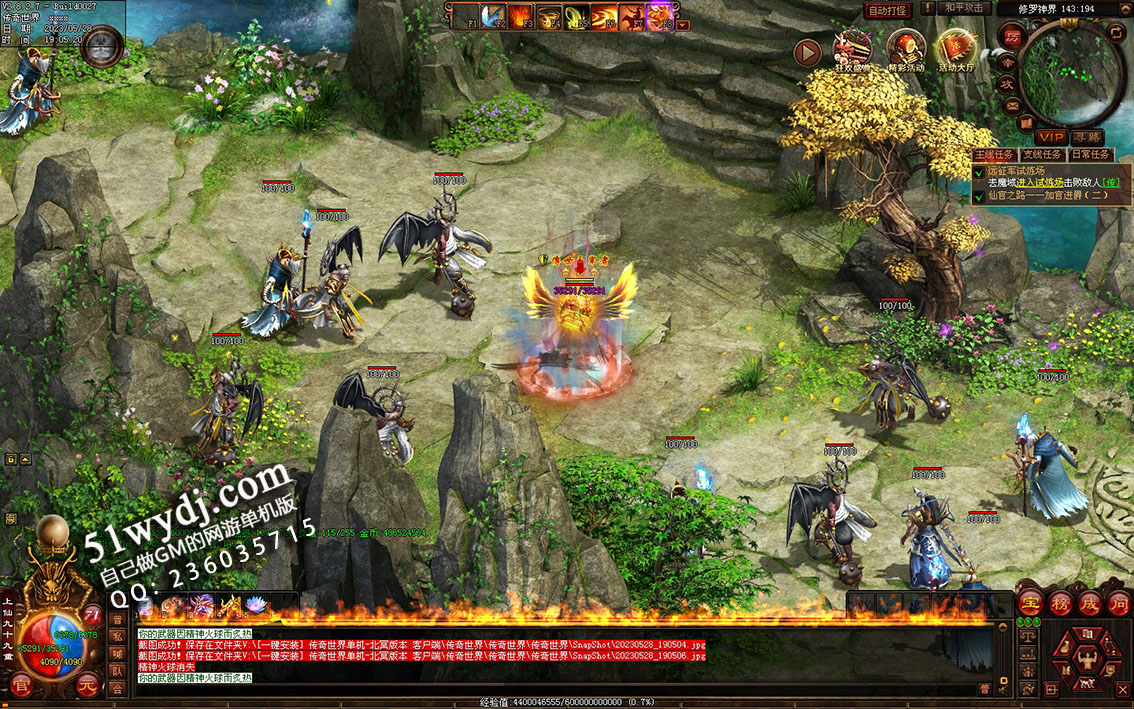
Task: Open the VIP panel
Action: (1050, 136)
